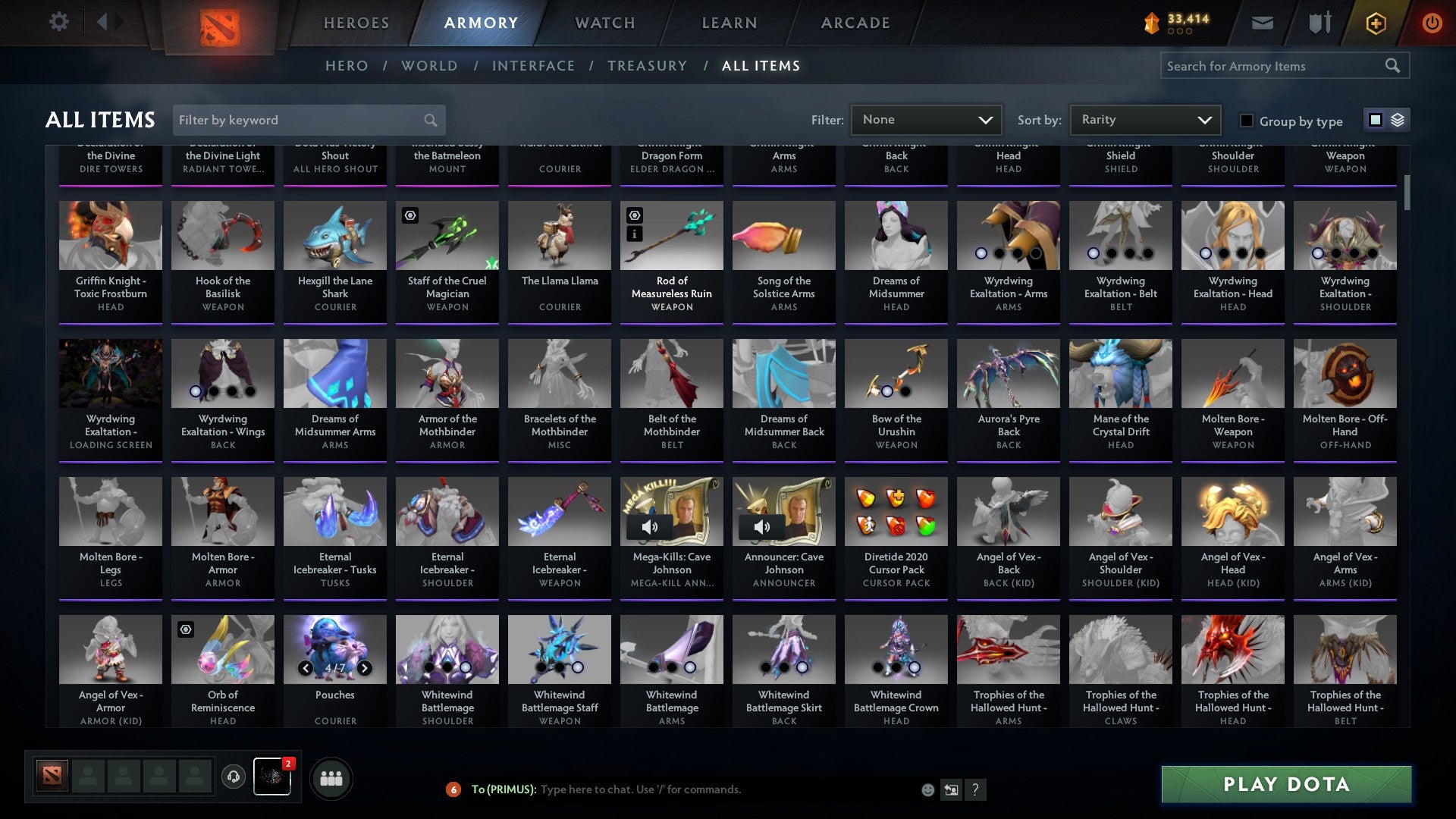Click the power logout icon
1456x819 pixels.
point(1432,22)
